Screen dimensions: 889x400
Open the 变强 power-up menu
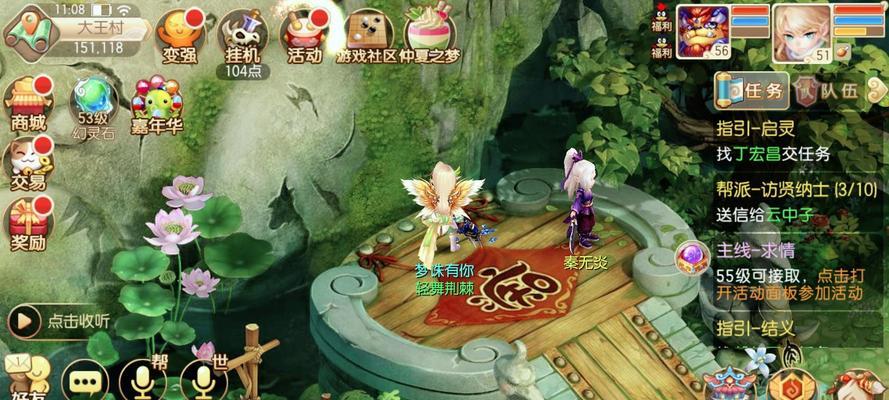(x=181, y=36)
